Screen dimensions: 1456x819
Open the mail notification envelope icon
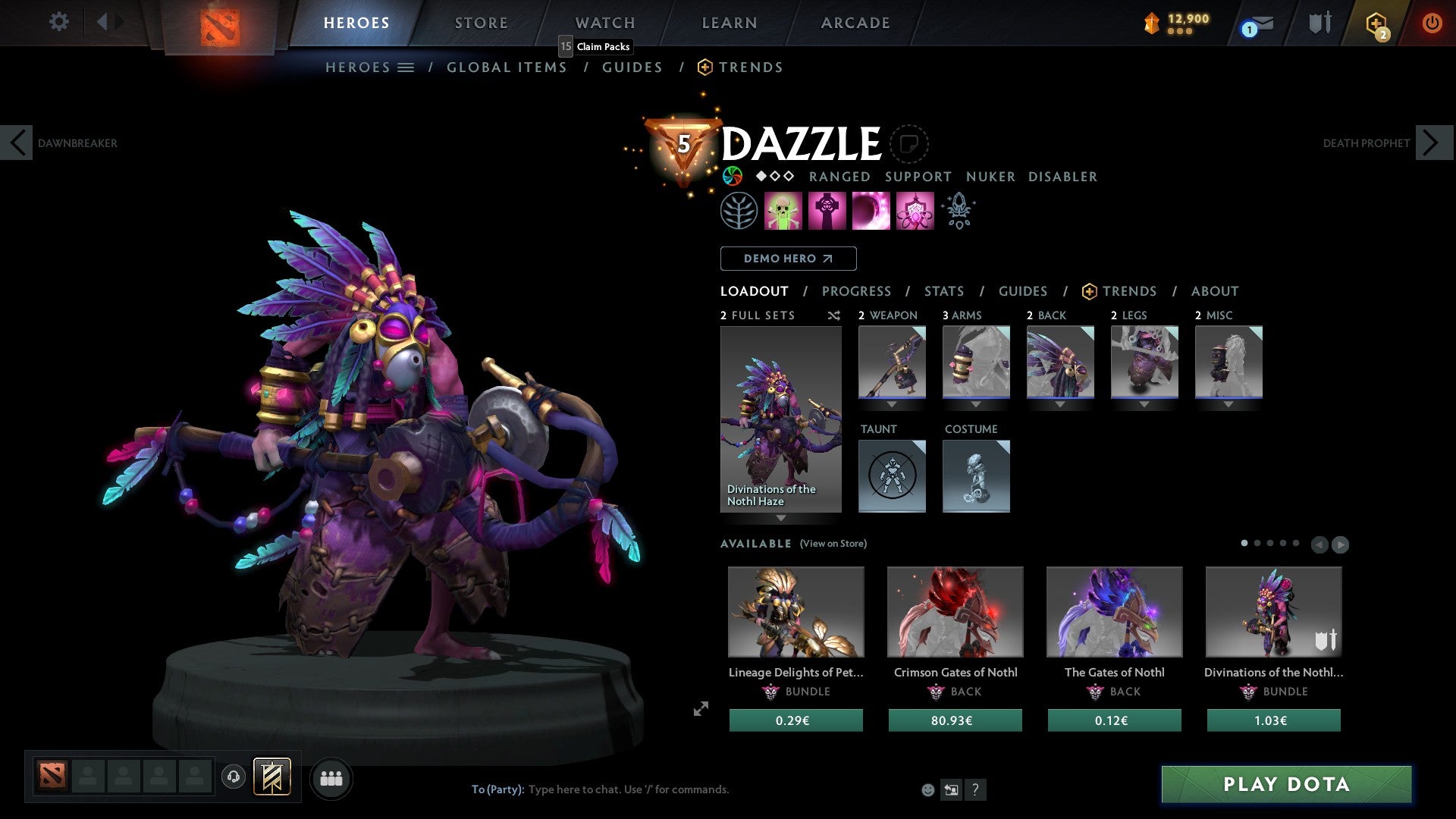(1254, 22)
